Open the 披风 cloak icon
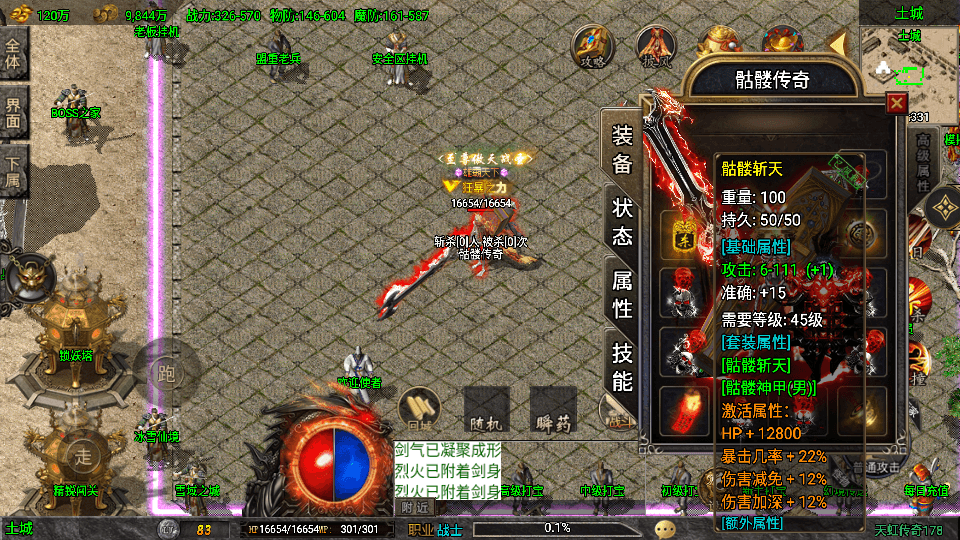 [x=657, y=46]
